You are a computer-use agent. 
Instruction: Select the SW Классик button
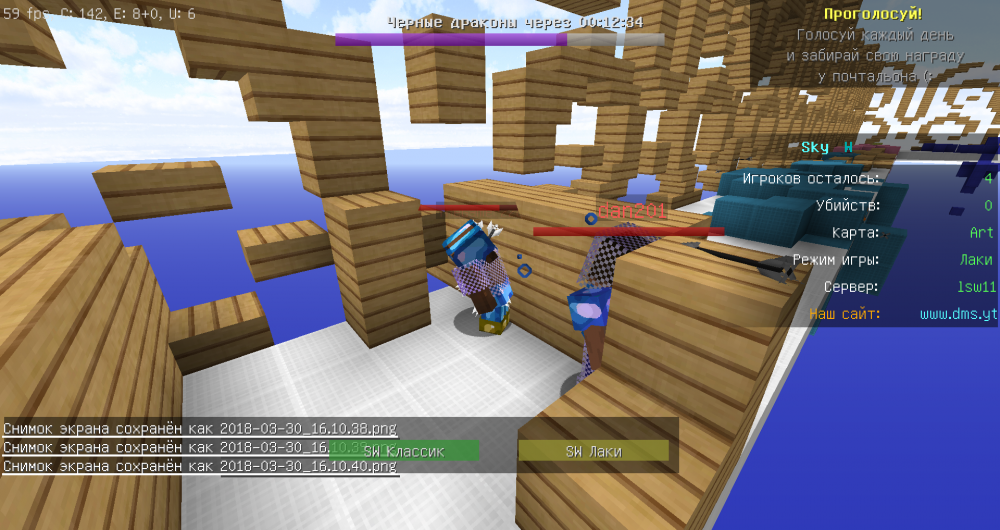click(404, 451)
